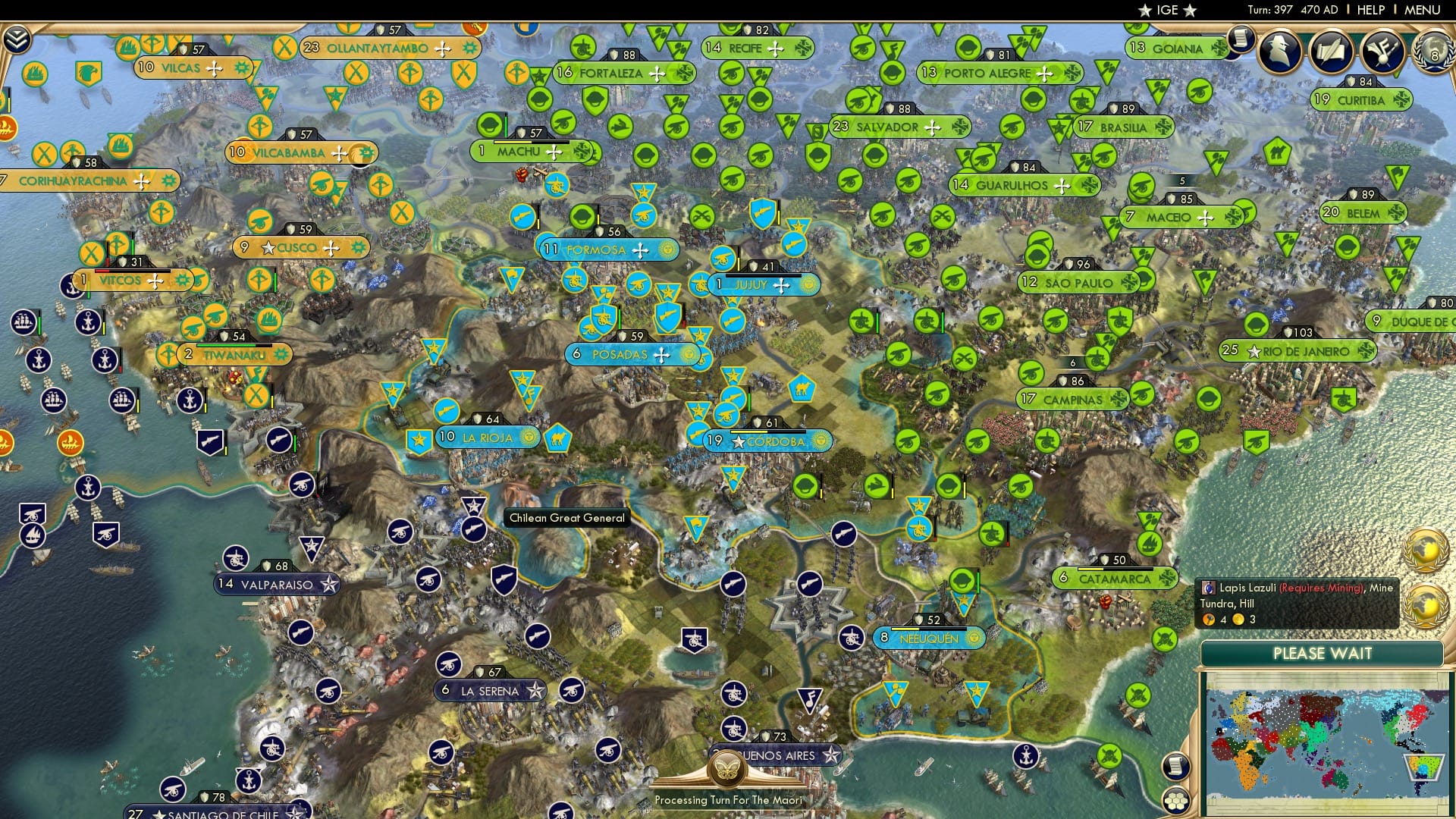The image size is (1456, 819).
Task: Open the MENU at top right
Action: [x=1424, y=11]
